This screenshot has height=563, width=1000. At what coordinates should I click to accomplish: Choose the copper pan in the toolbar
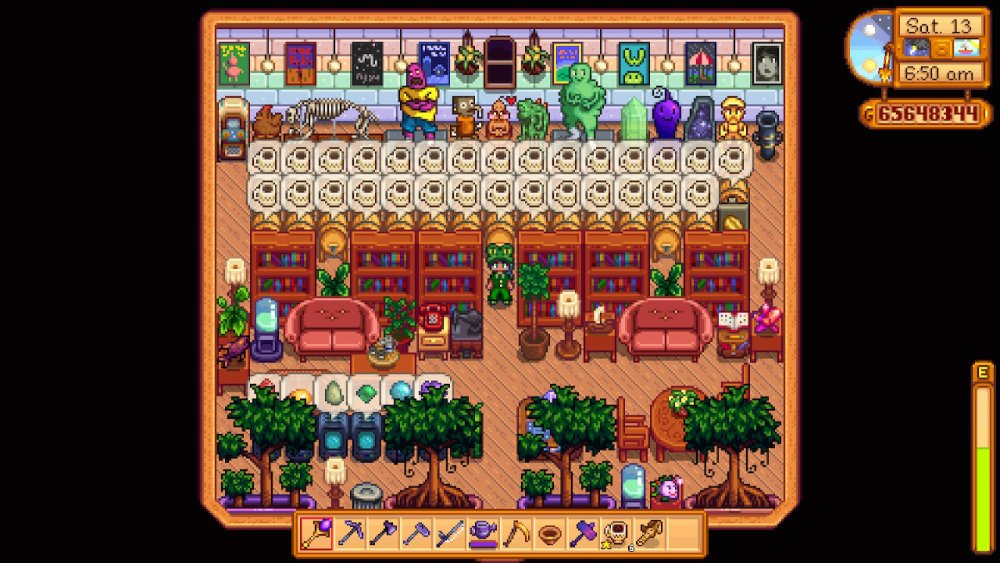click(548, 534)
